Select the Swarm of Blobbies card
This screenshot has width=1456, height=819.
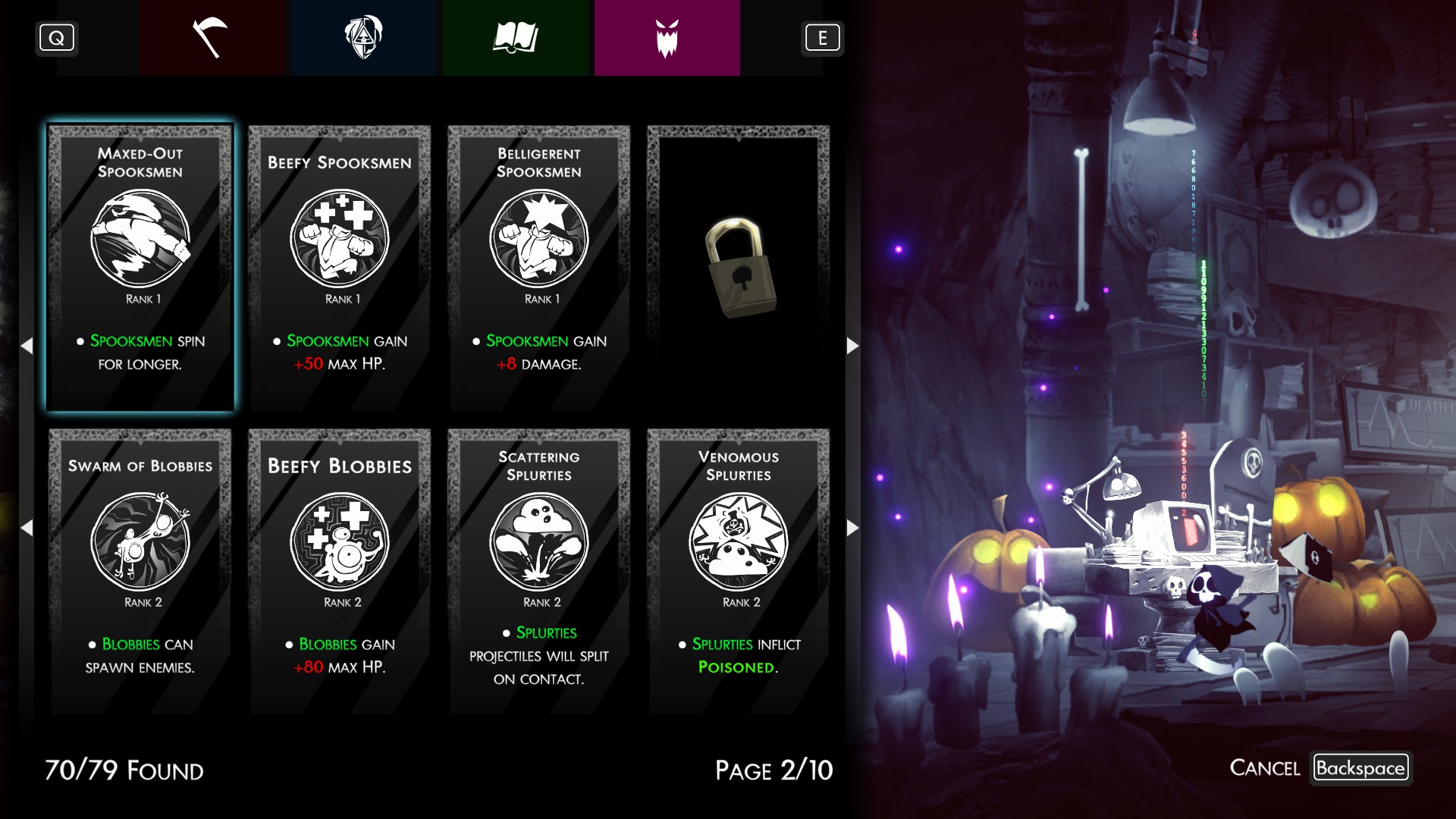coord(140,571)
